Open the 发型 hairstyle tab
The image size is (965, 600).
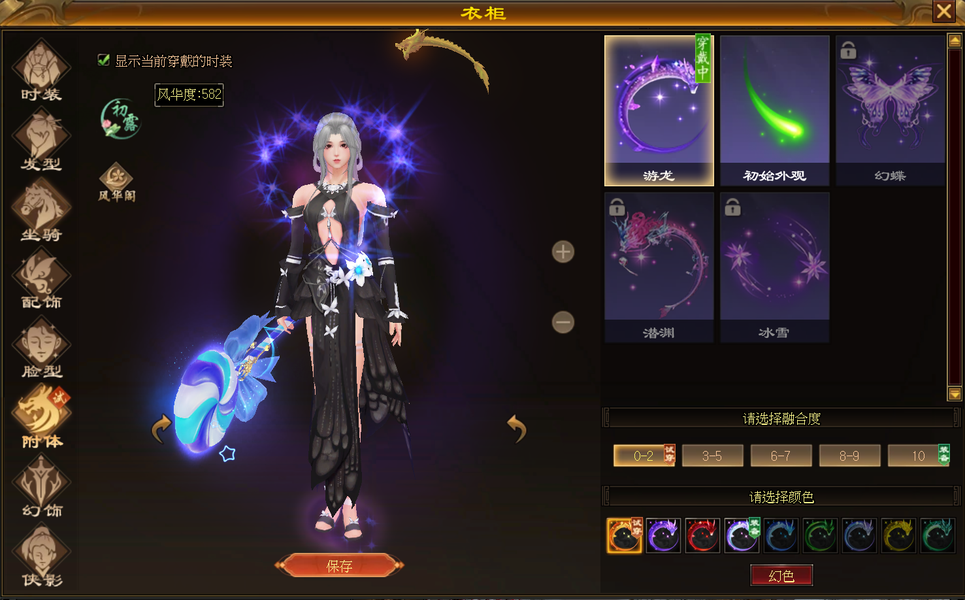pos(41,141)
